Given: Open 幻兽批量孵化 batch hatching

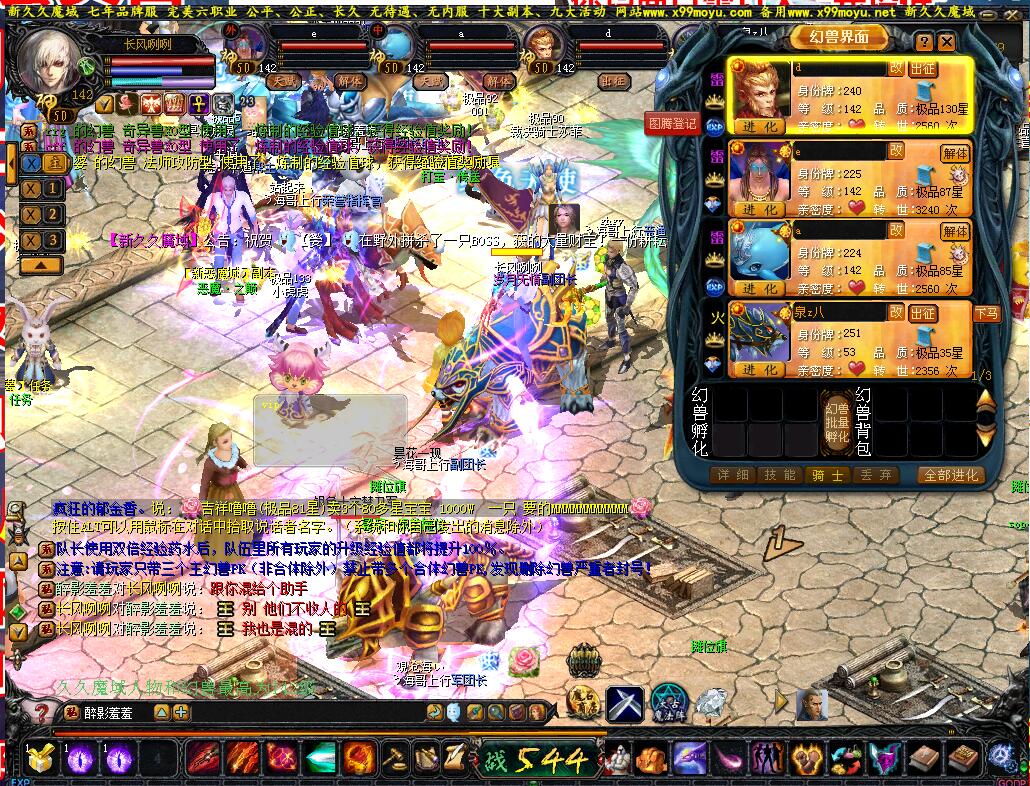Looking at the screenshot, I should pos(836,422).
